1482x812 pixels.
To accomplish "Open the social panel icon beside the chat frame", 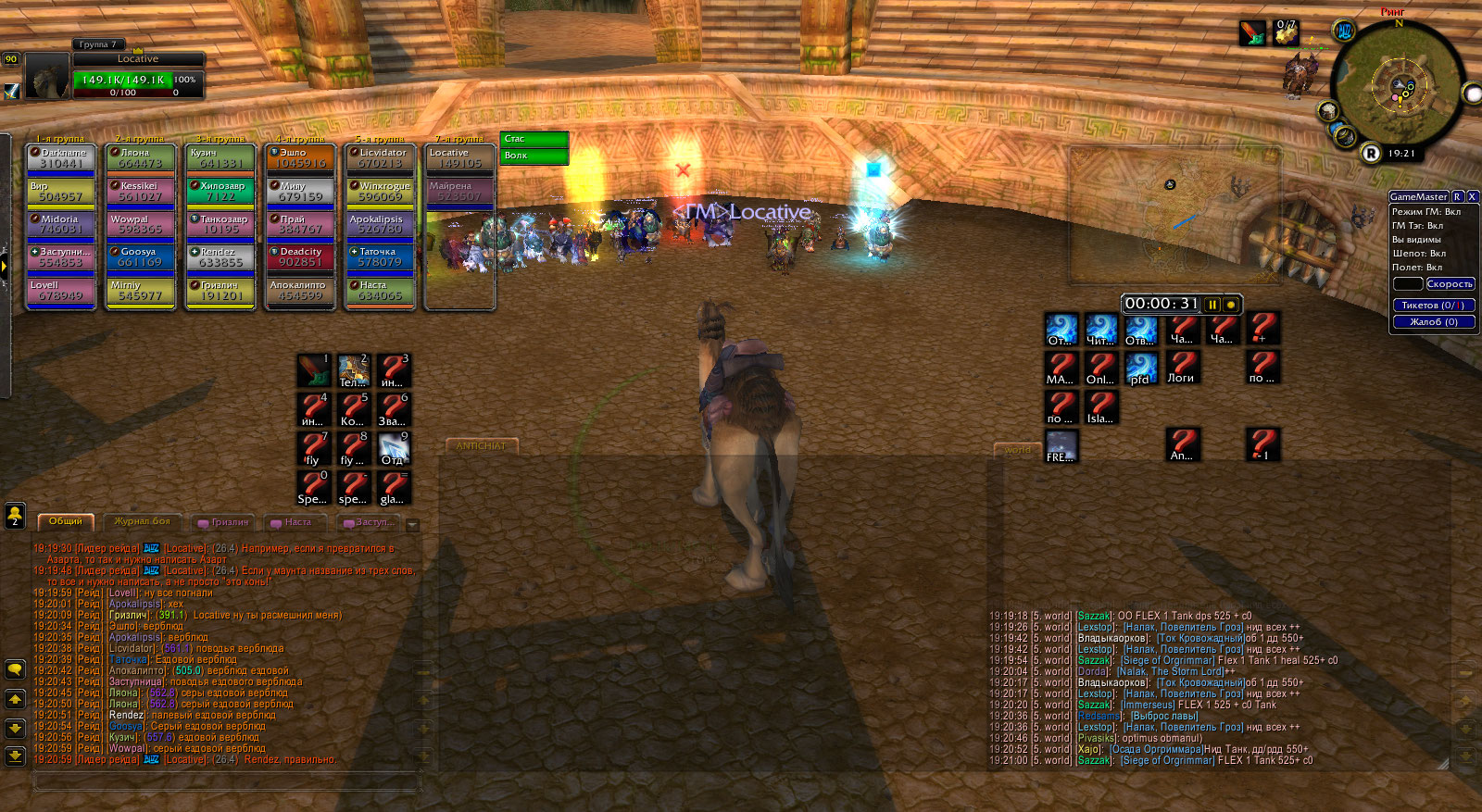I will (x=14, y=516).
